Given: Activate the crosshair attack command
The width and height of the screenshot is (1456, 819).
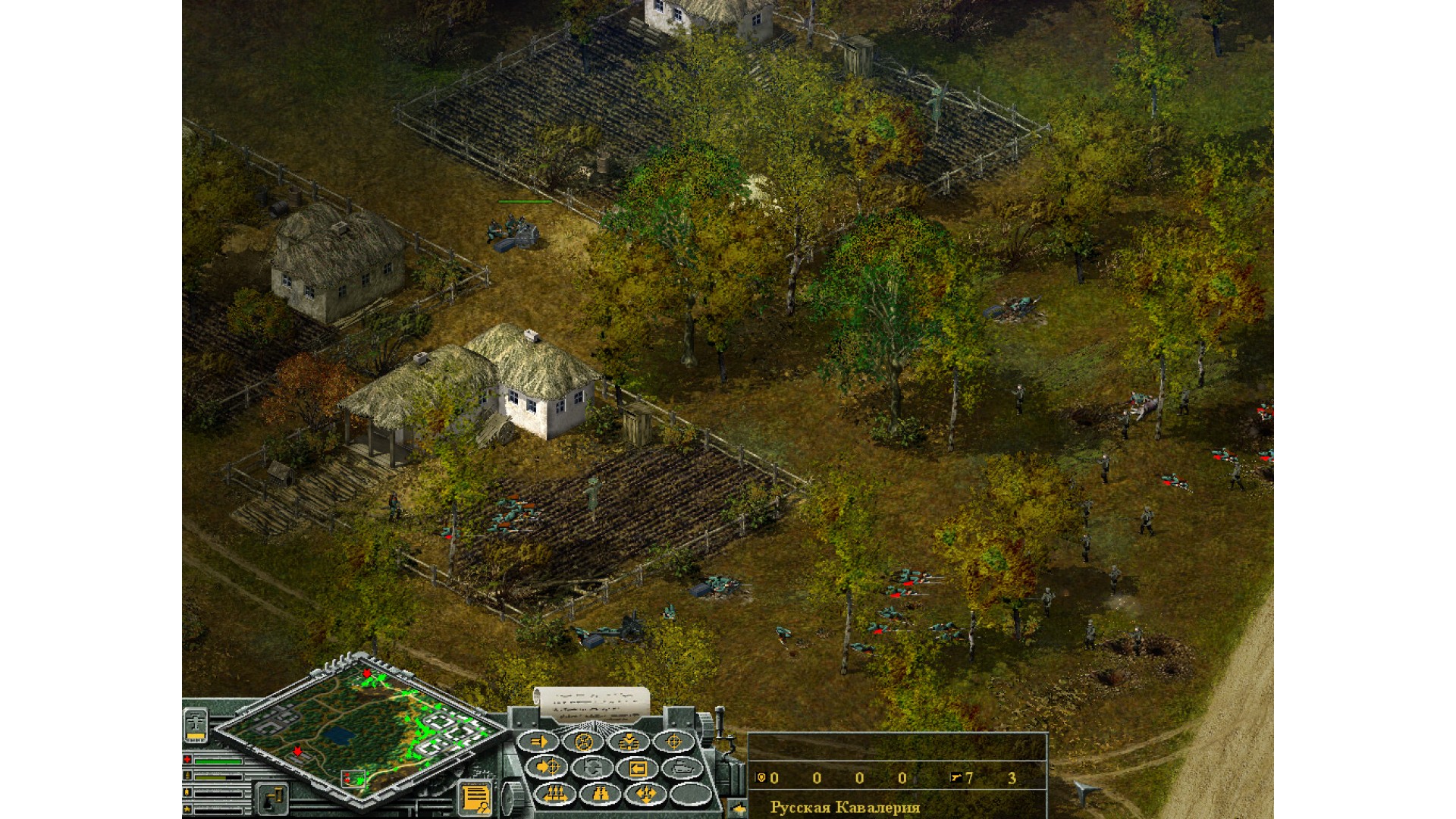Looking at the screenshot, I should (x=673, y=742).
